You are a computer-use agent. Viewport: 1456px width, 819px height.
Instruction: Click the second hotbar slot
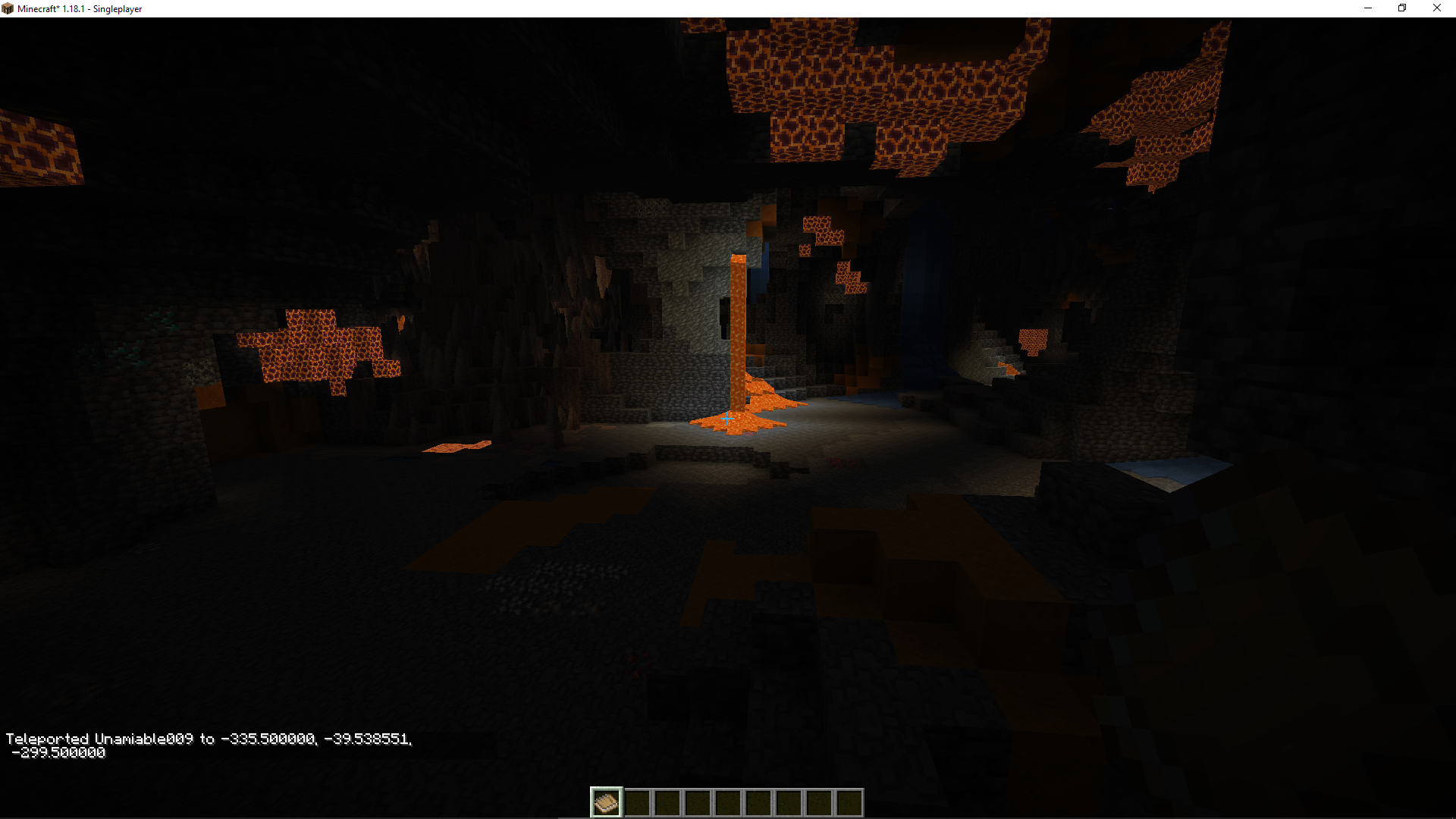click(637, 802)
